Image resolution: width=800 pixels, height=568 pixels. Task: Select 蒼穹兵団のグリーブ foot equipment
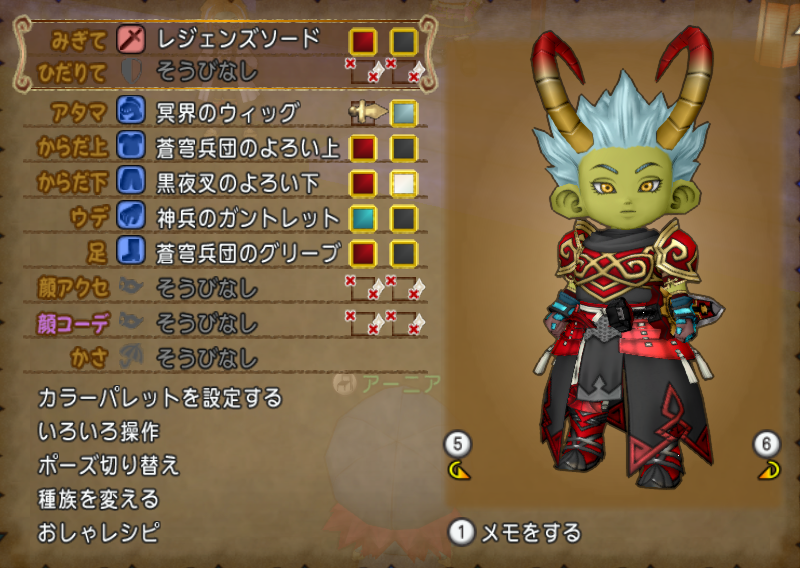pyautogui.click(x=249, y=253)
